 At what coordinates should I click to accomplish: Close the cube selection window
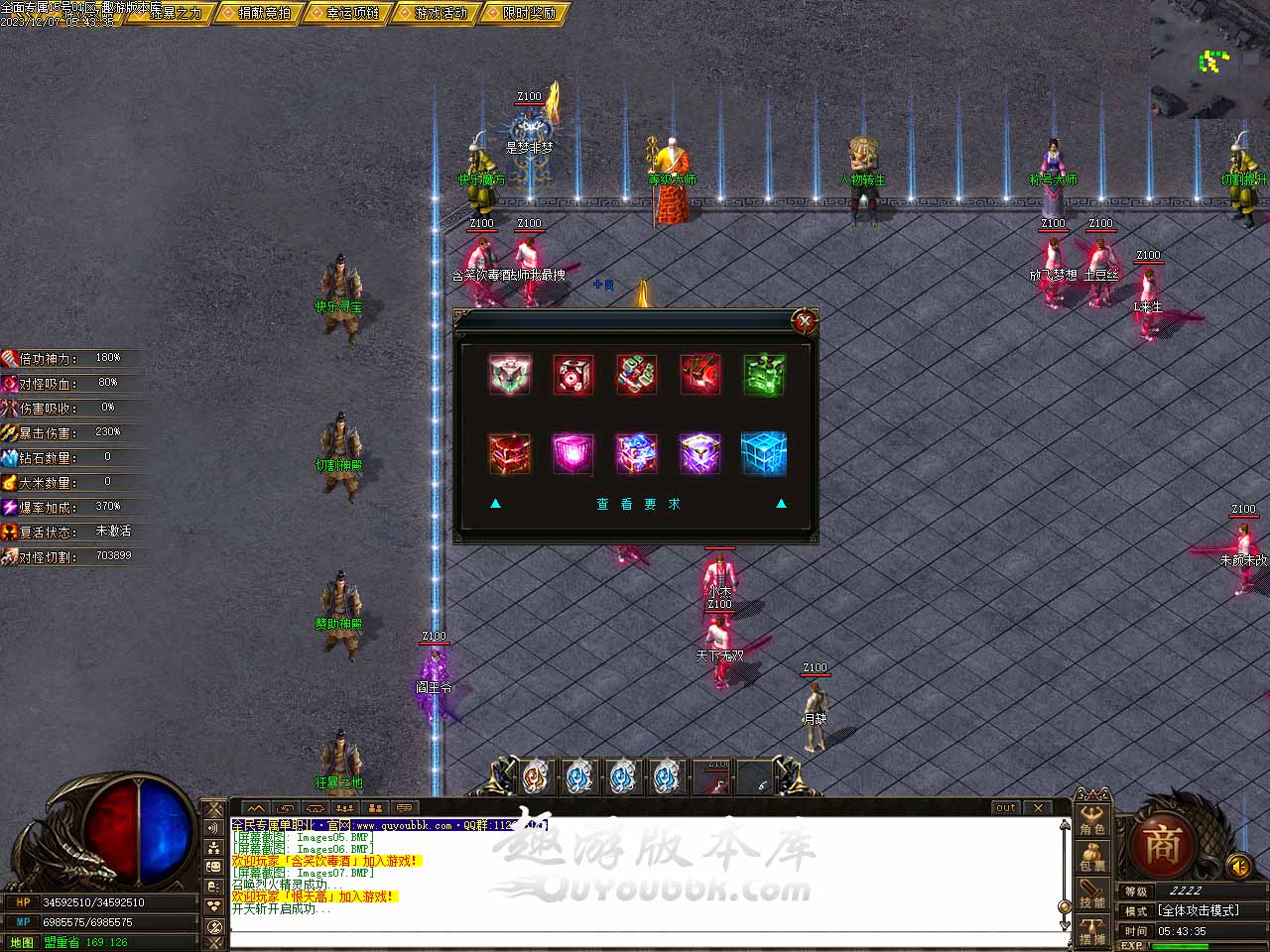click(805, 321)
